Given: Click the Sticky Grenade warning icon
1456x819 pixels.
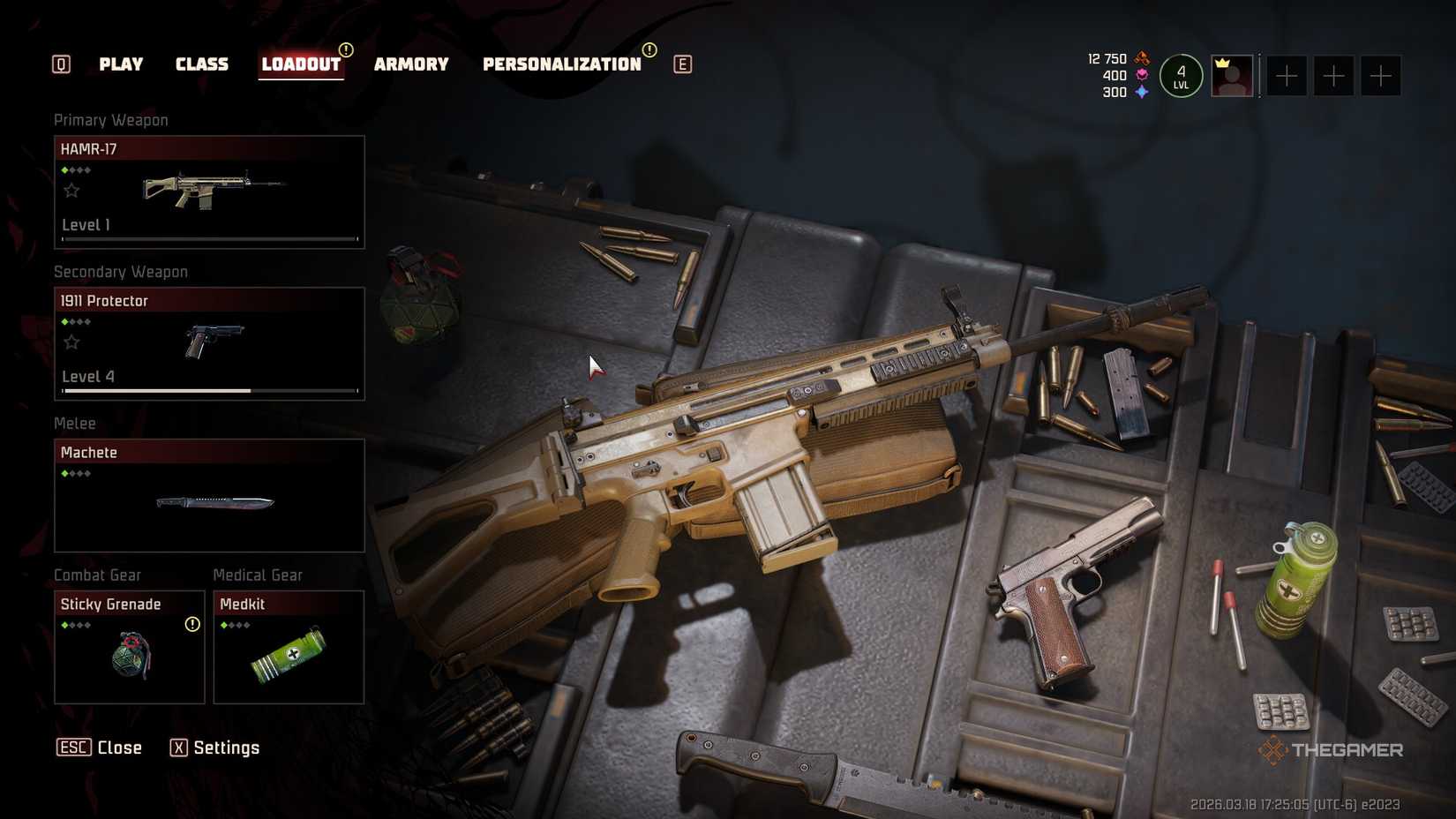Looking at the screenshot, I should pos(191,623).
